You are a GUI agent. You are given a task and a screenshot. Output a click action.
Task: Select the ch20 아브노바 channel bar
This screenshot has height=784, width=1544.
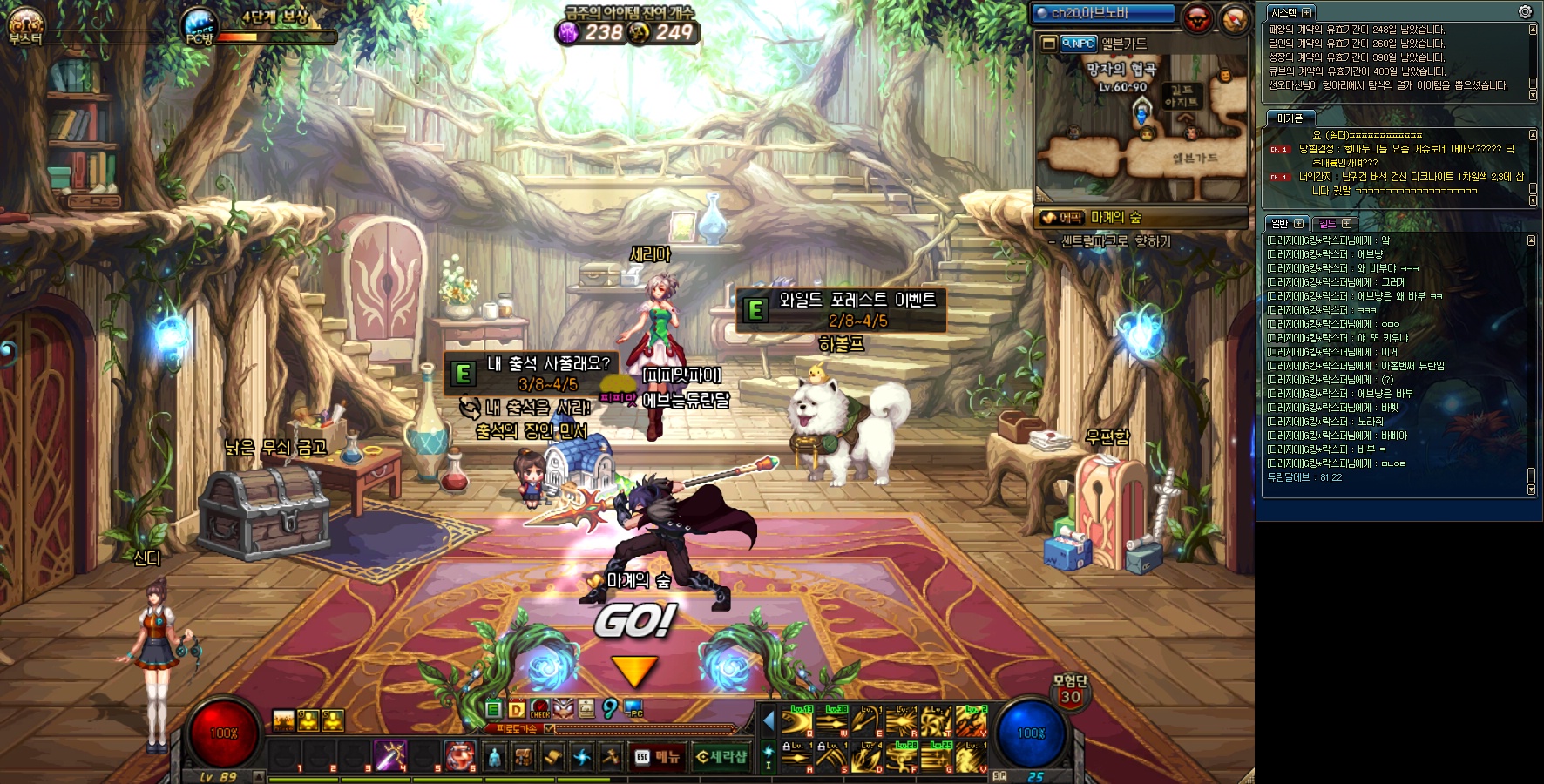1103,13
